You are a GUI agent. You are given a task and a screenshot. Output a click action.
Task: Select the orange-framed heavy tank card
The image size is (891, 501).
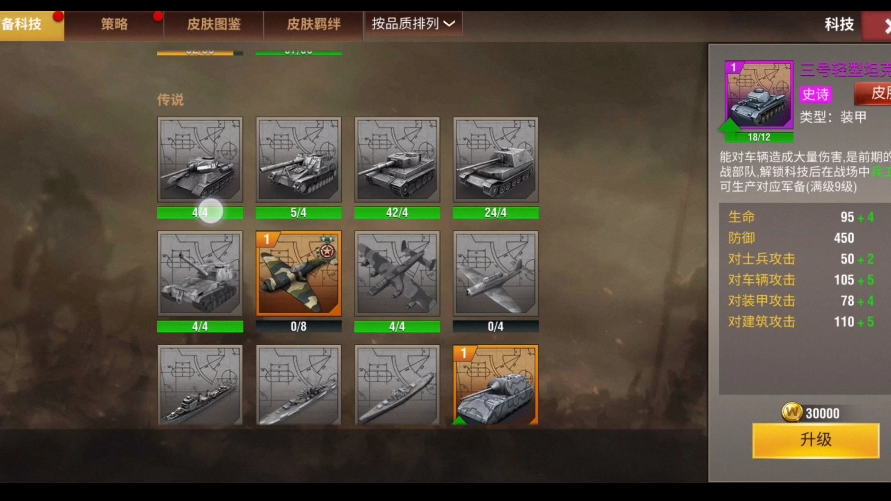coord(496,386)
